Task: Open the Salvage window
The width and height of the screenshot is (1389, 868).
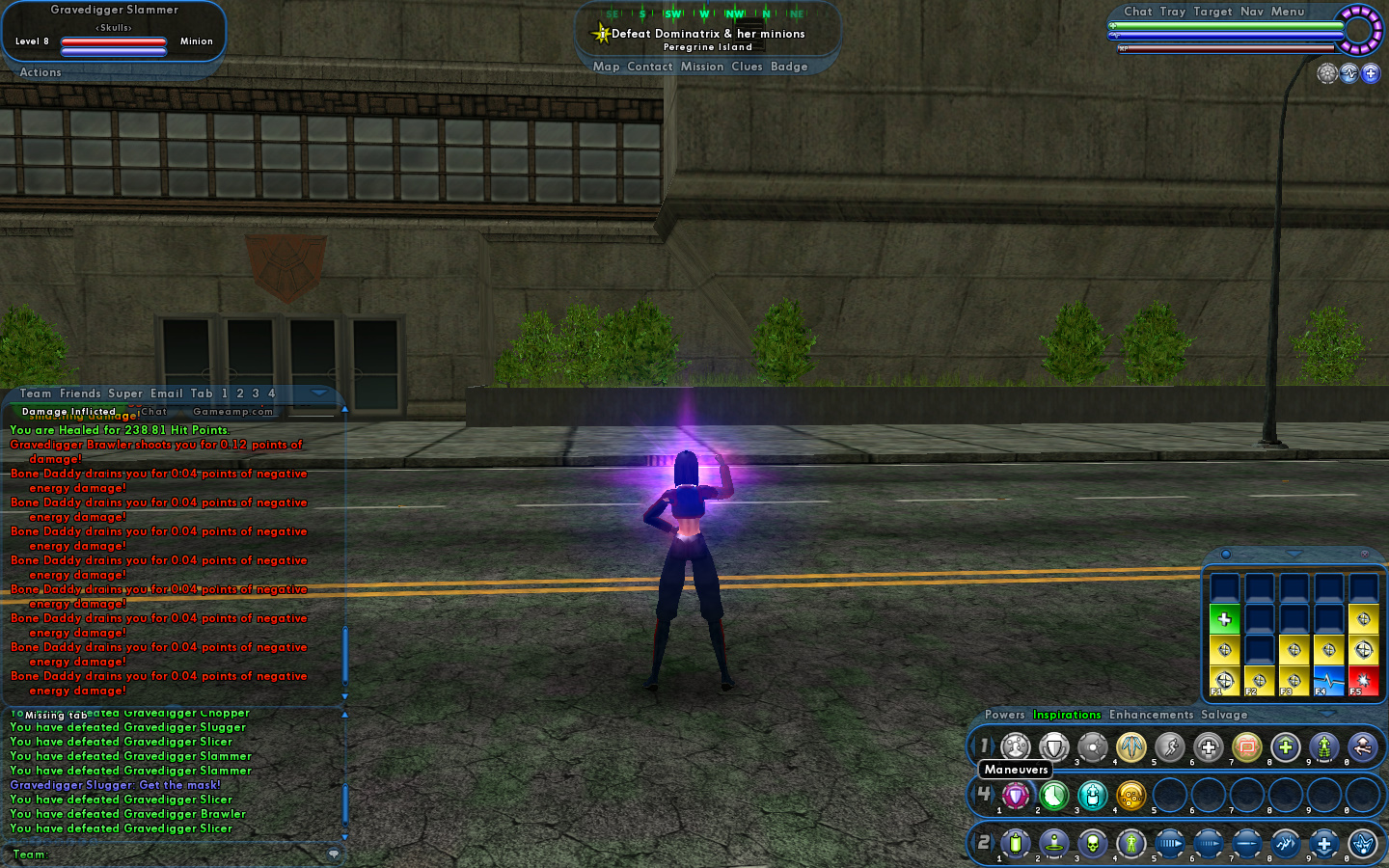Action: click(x=1224, y=715)
